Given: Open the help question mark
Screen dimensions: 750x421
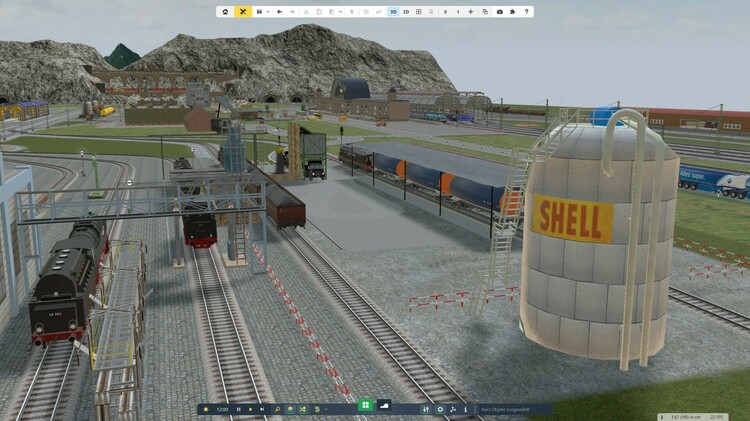Looking at the screenshot, I should (x=526, y=12).
